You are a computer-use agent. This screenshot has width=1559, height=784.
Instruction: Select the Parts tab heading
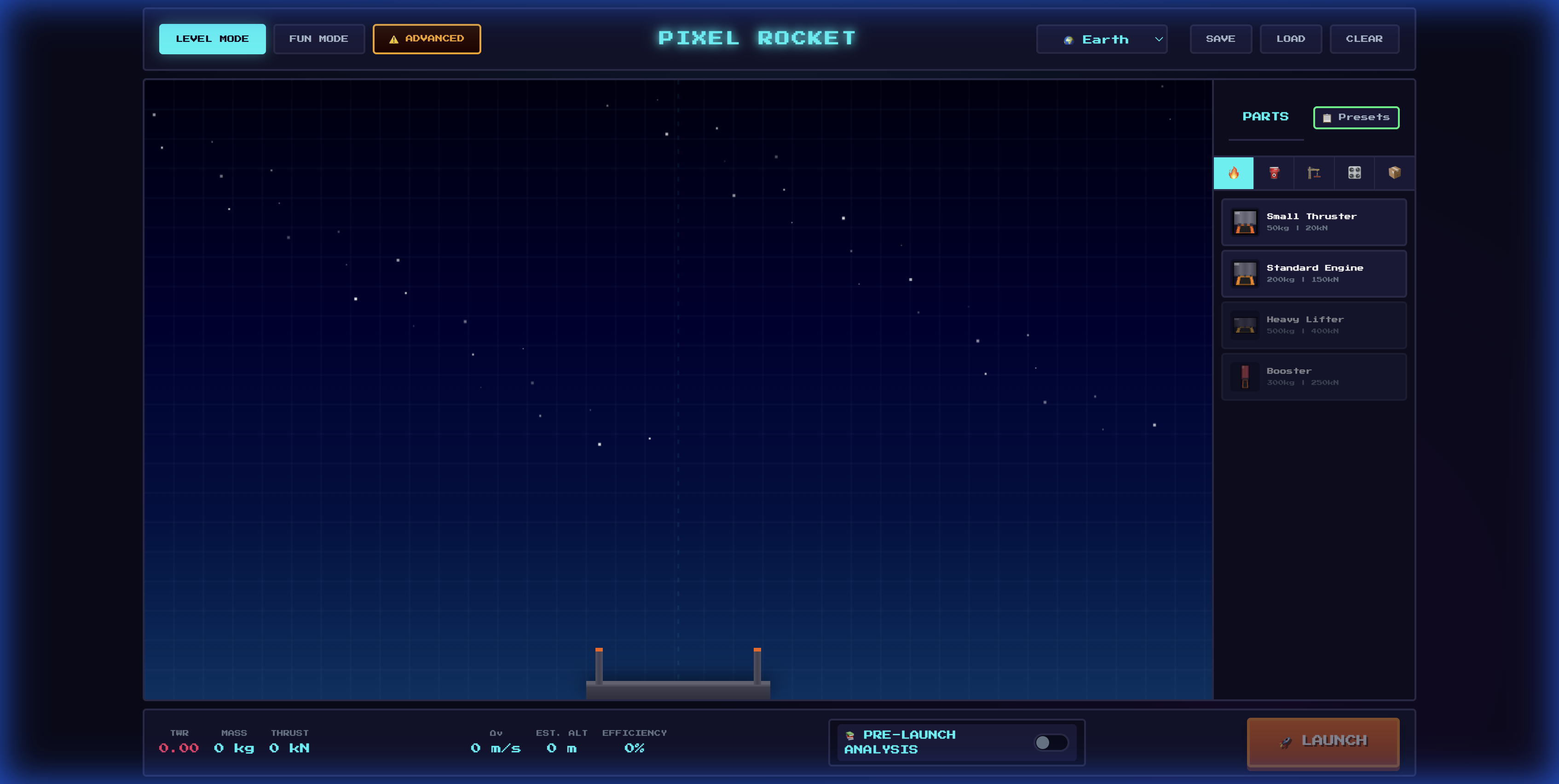1265,117
